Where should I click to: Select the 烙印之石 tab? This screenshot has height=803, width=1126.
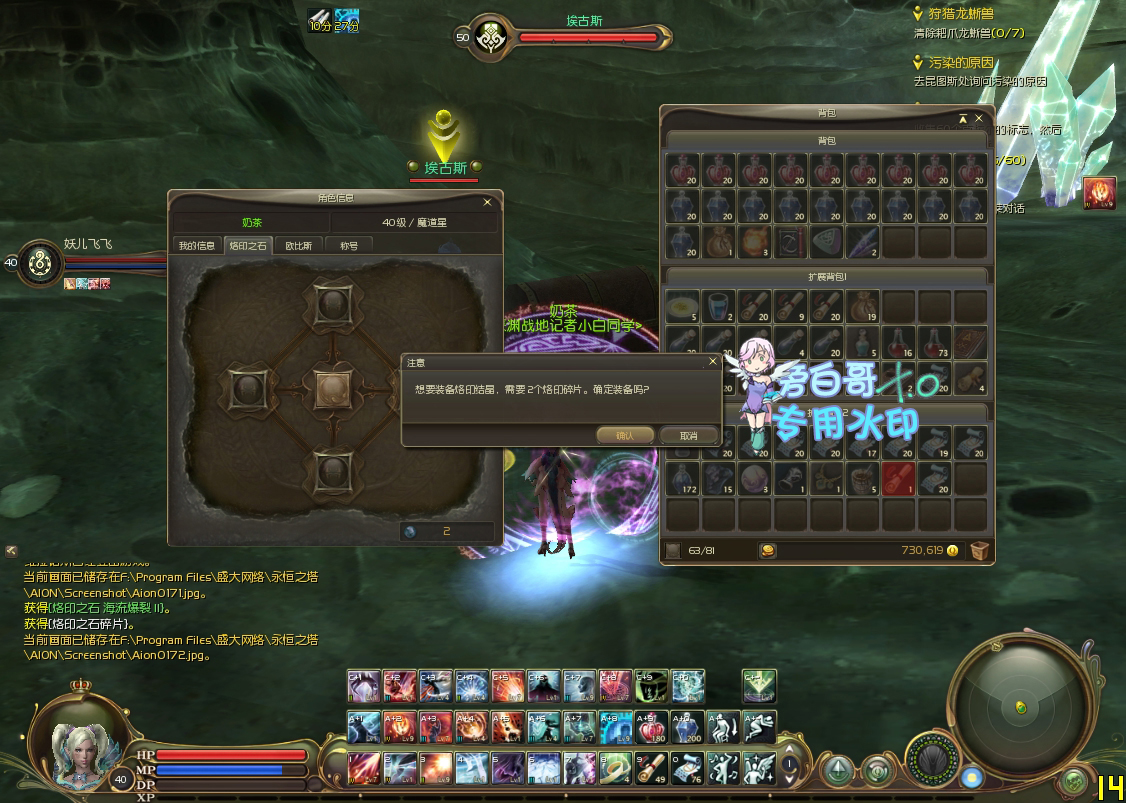point(248,245)
